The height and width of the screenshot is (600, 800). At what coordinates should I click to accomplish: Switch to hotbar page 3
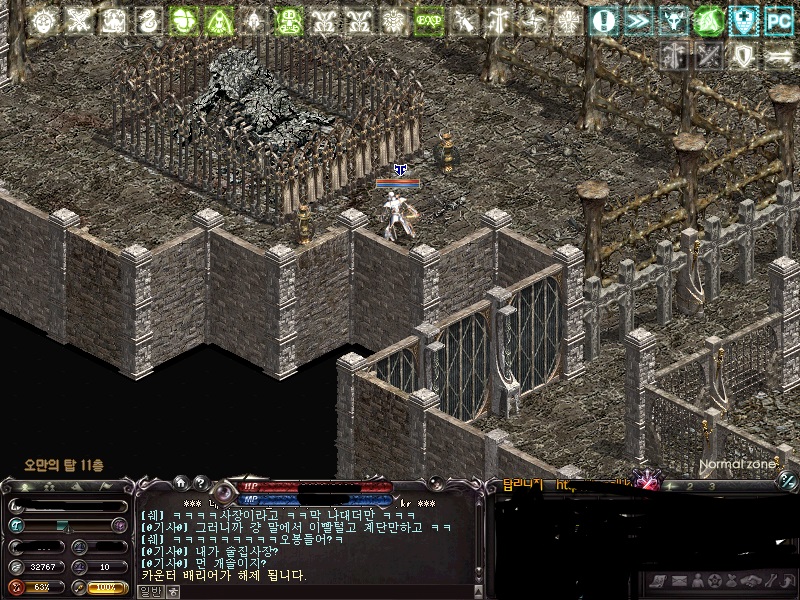[711, 486]
